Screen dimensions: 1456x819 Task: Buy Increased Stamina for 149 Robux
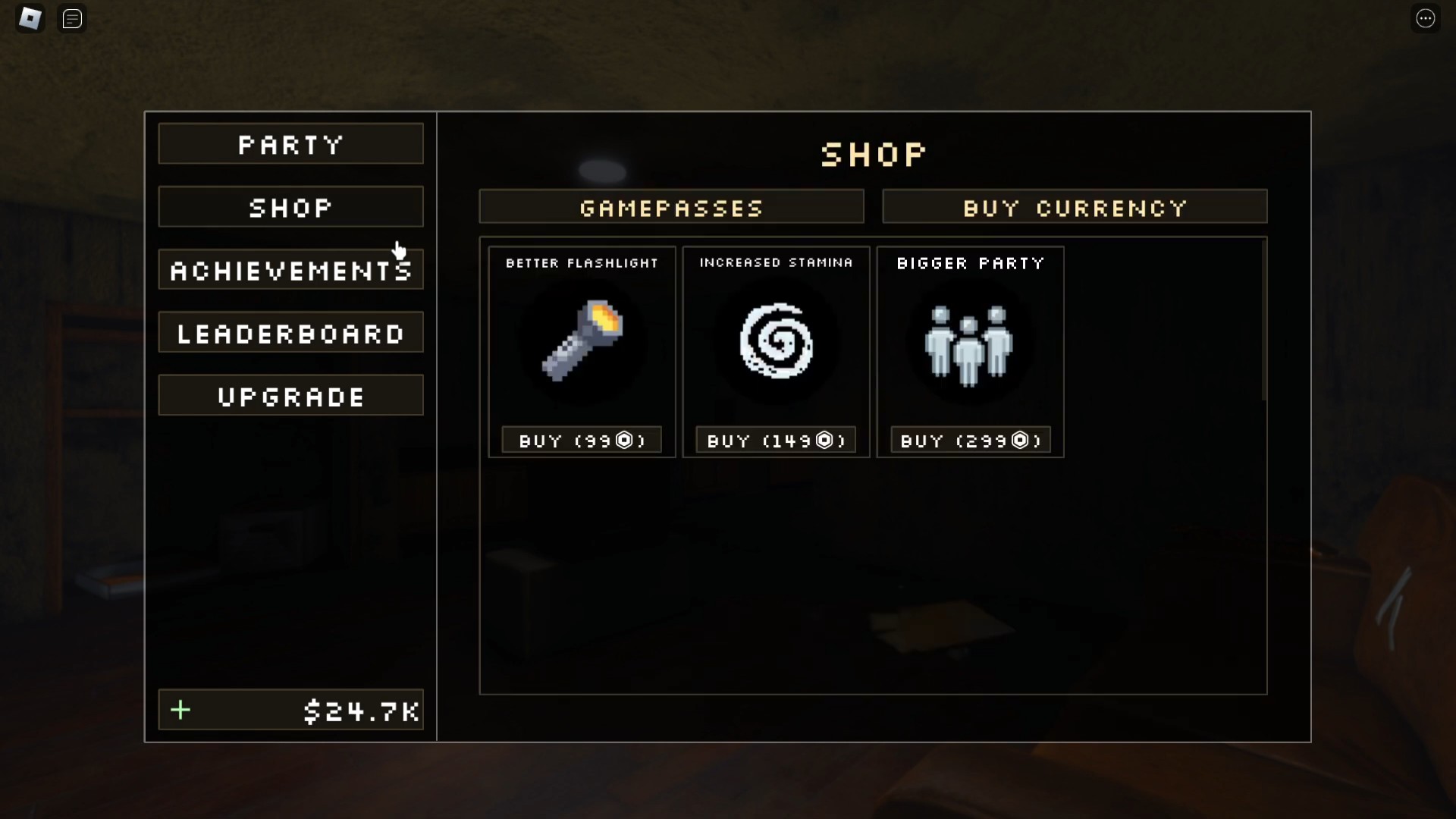point(776,441)
